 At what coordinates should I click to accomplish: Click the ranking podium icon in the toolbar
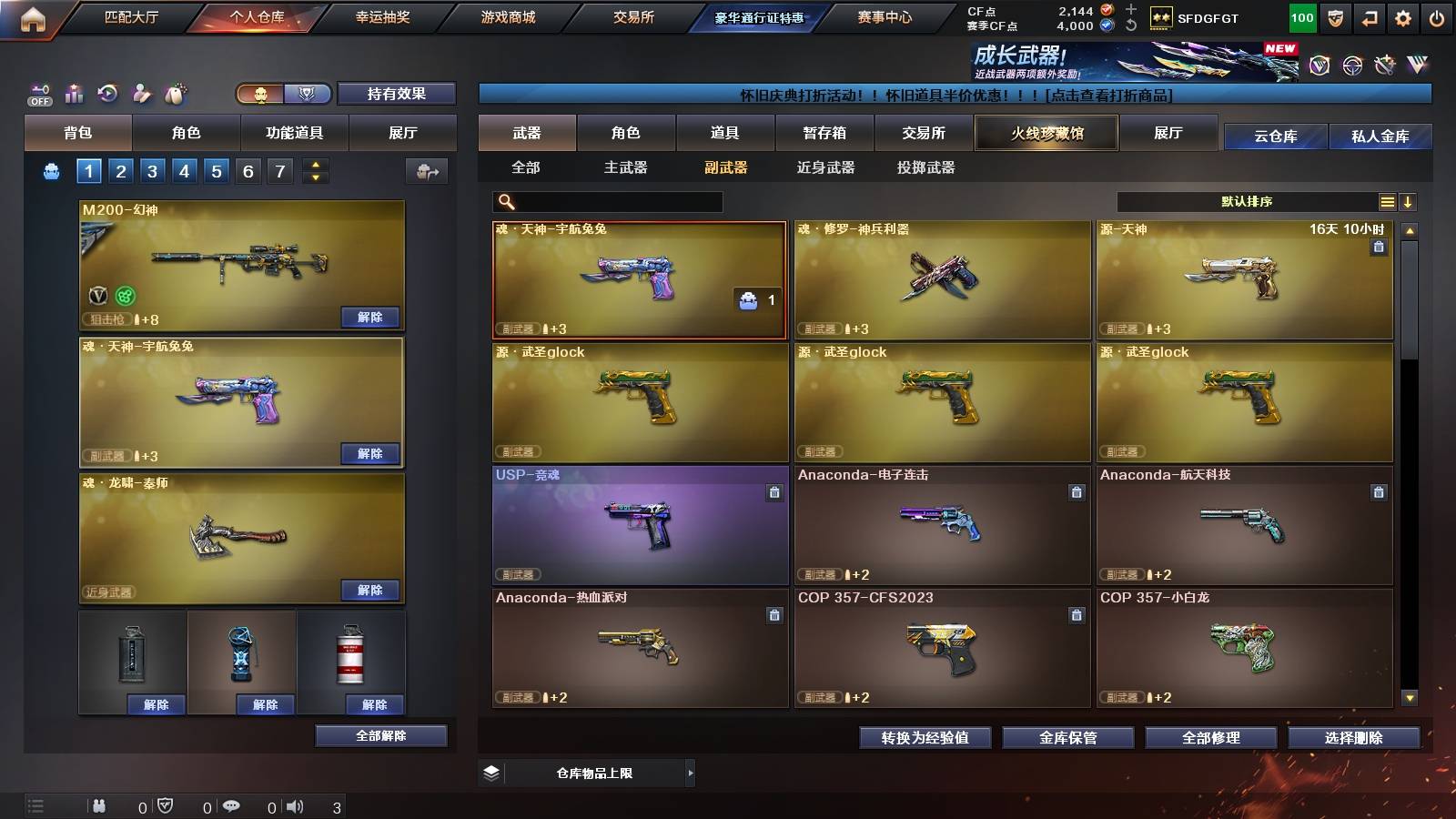coord(74,93)
